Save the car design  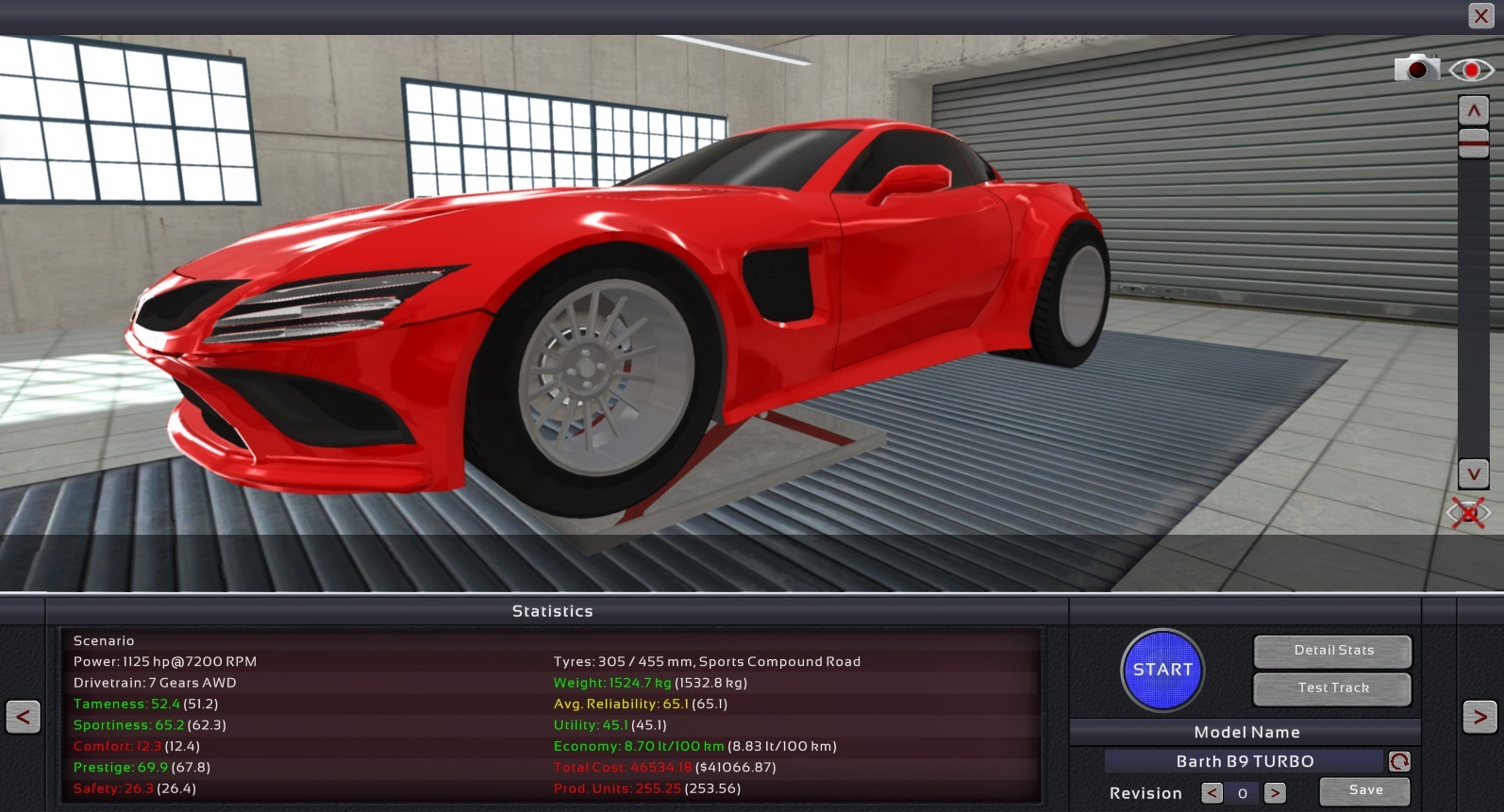[x=1364, y=791]
